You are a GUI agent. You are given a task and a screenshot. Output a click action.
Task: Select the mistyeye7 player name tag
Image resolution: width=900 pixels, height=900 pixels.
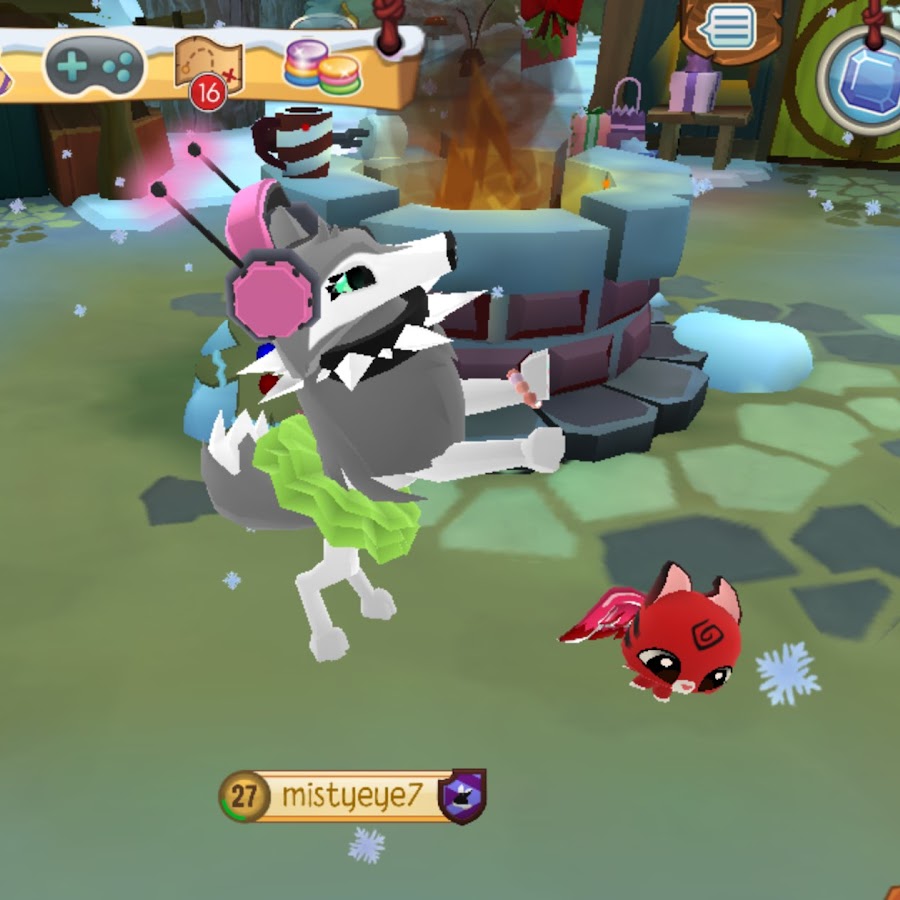[353, 796]
